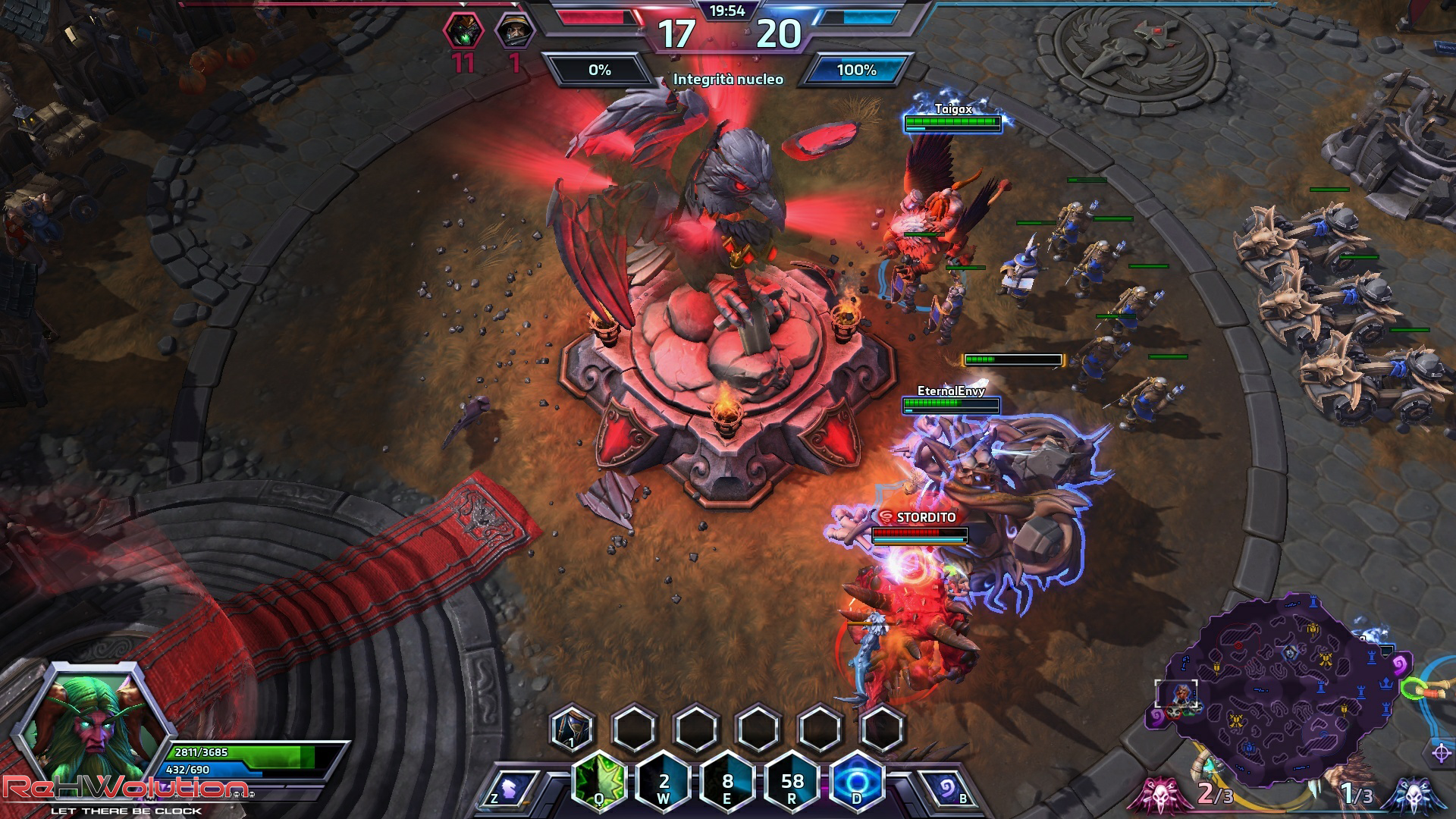Activate the green Q ability
Image resolution: width=1456 pixels, height=819 pixels.
[599, 781]
